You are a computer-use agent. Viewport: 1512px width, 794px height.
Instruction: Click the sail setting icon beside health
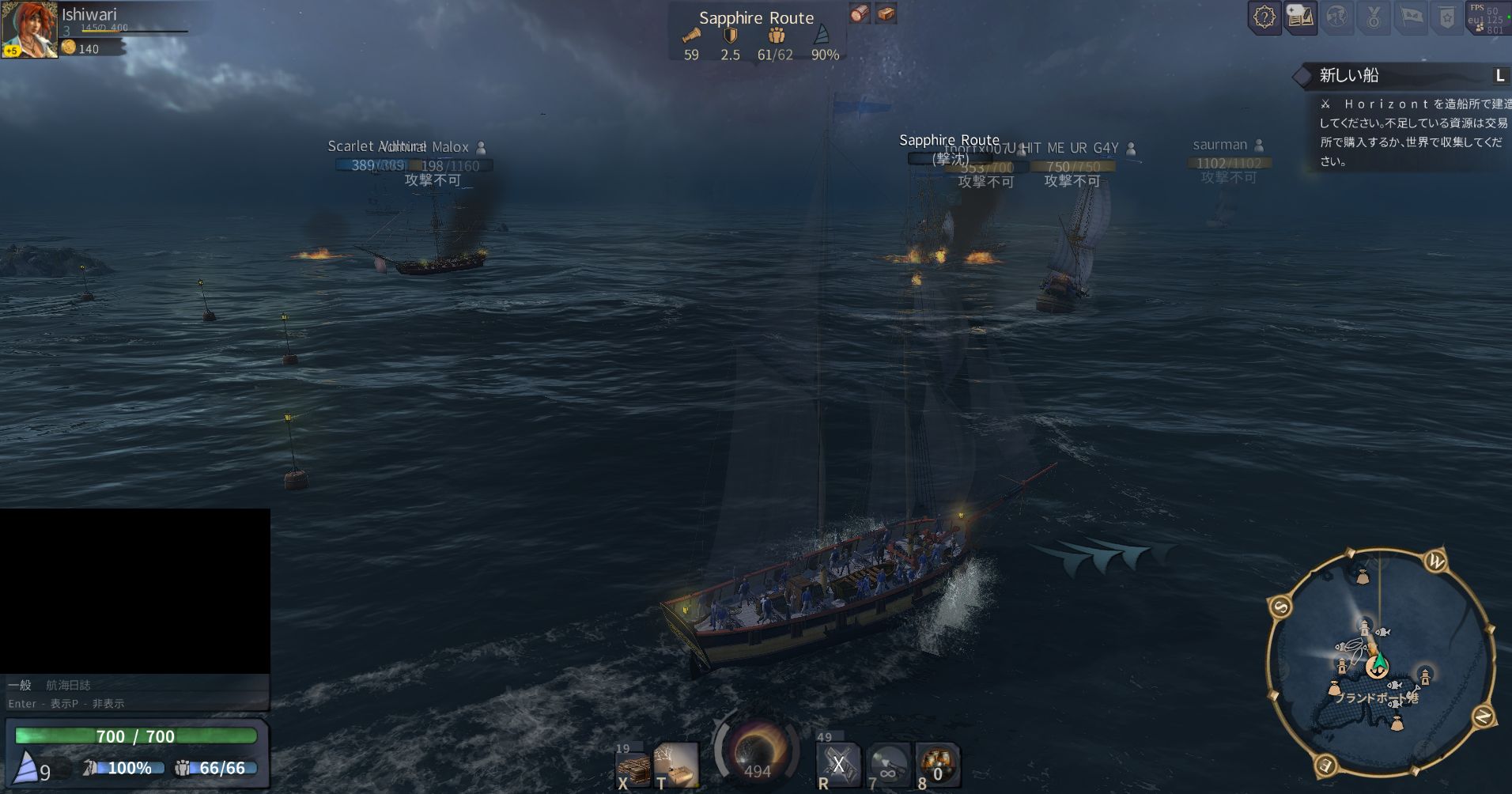point(28,767)
